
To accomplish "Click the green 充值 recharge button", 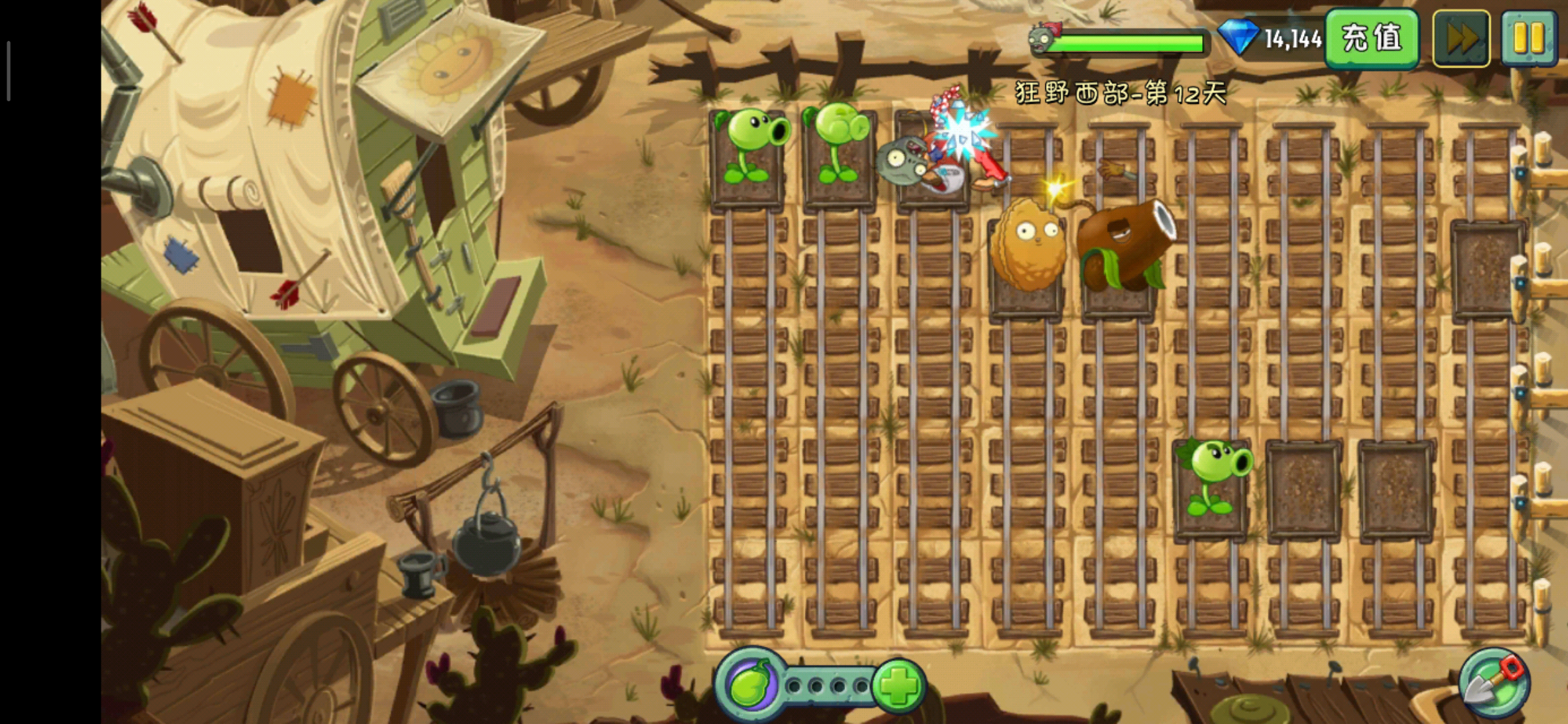I will pyautogui.click(x=1371, y=38).
